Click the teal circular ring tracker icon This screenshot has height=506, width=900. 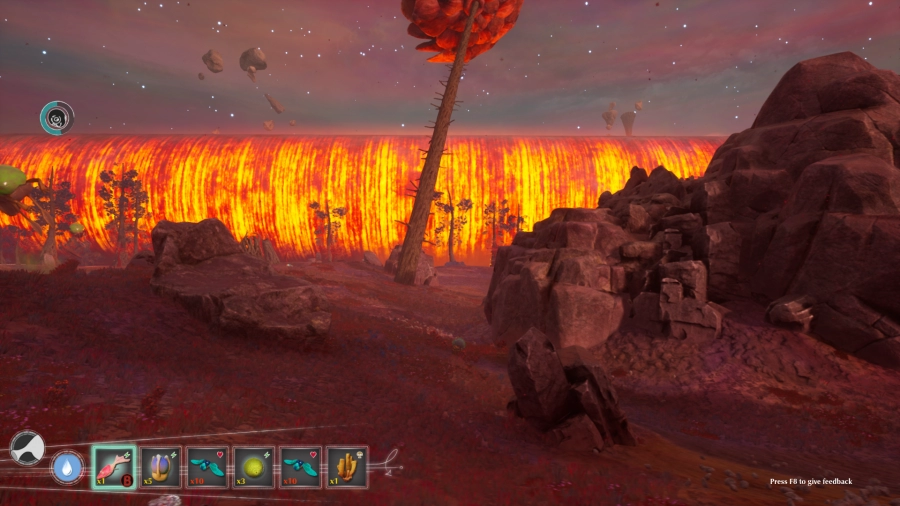[x=57, y=118]
